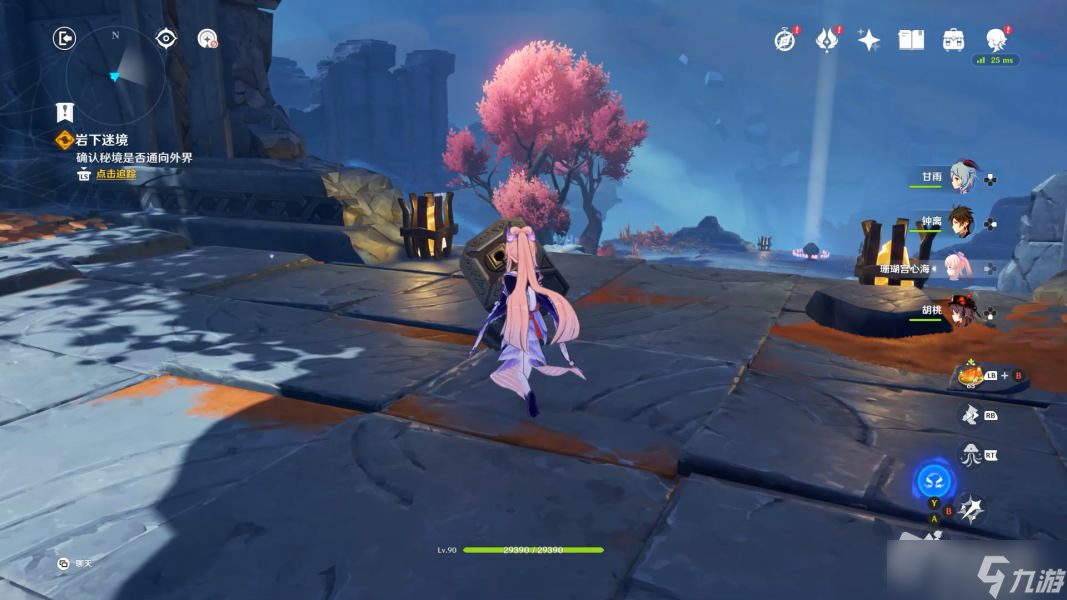Open the battle pass flame icon
This screenshot has height=600, width=1067.
click(x=826, y=40)
